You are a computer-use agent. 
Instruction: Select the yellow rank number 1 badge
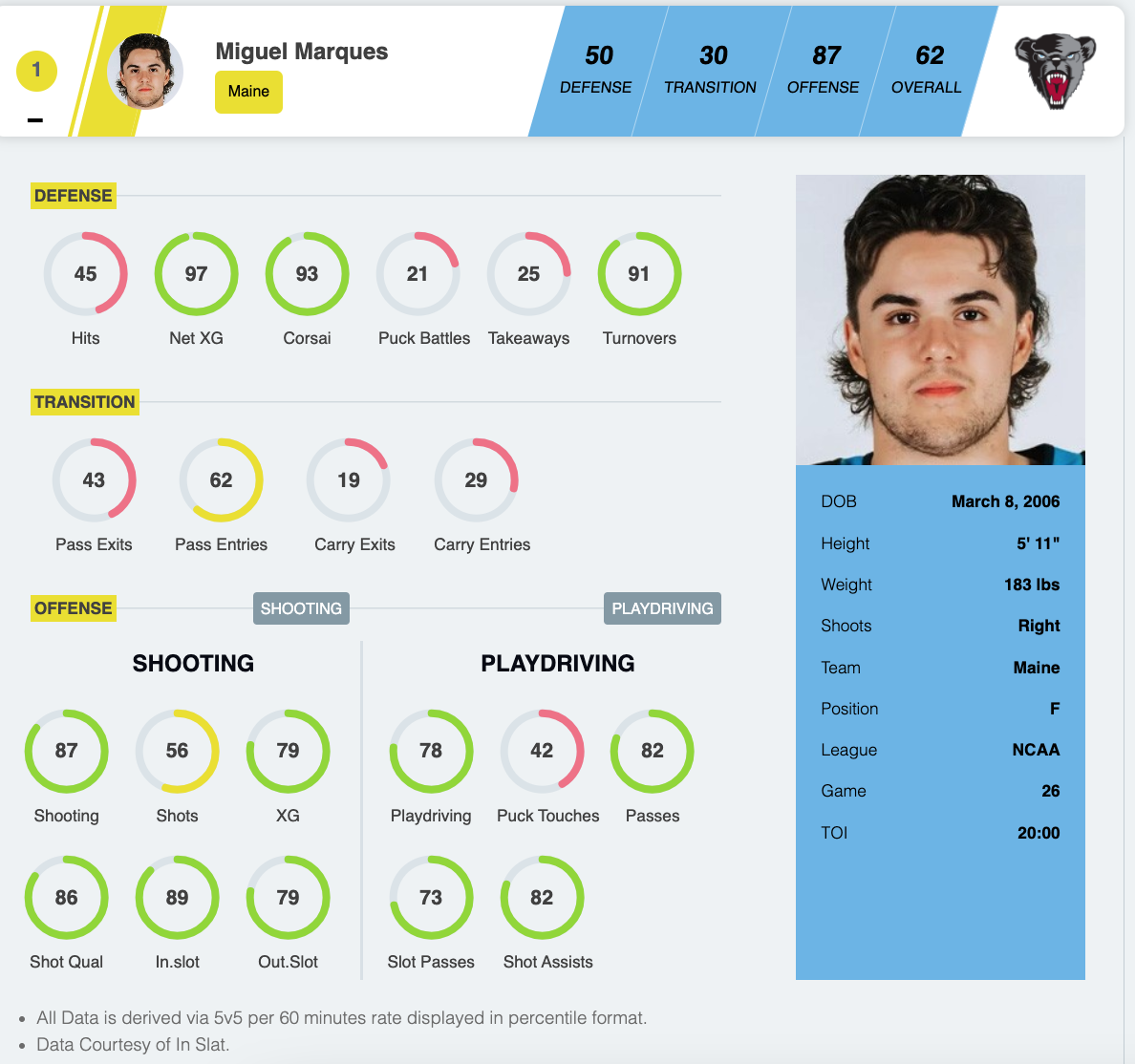coord(37,70)
